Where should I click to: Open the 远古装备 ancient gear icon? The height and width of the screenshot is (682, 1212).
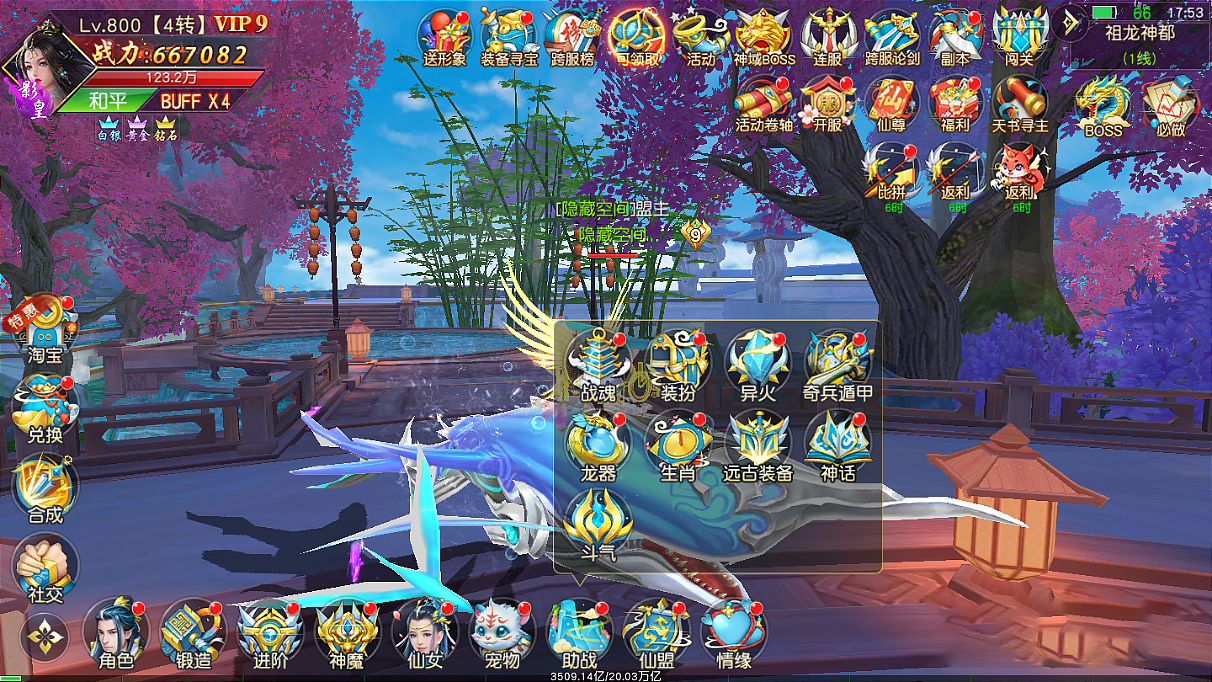[x=758, y=445]
